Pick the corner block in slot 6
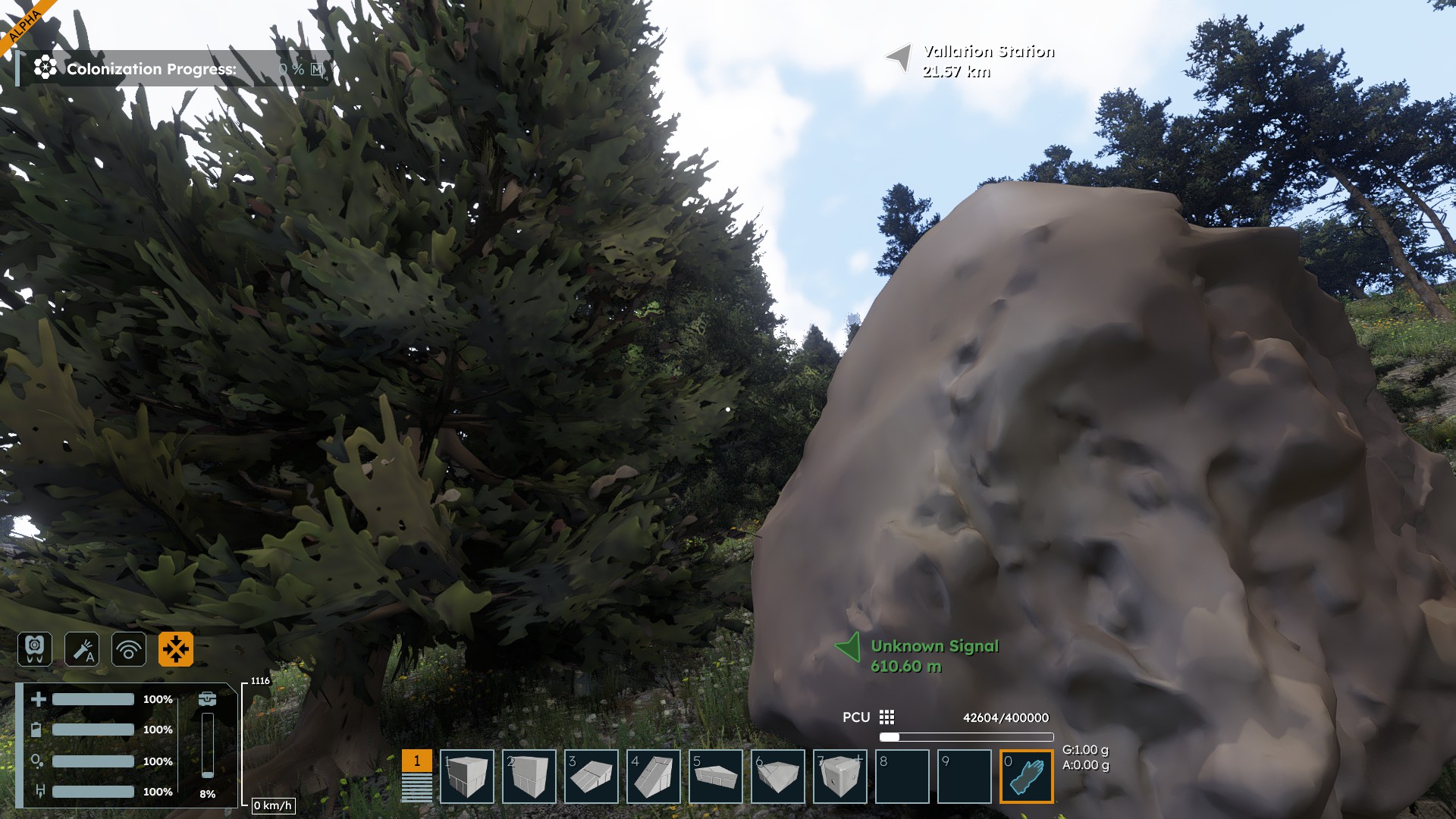1456x819 pixels. tap(777, 777)
